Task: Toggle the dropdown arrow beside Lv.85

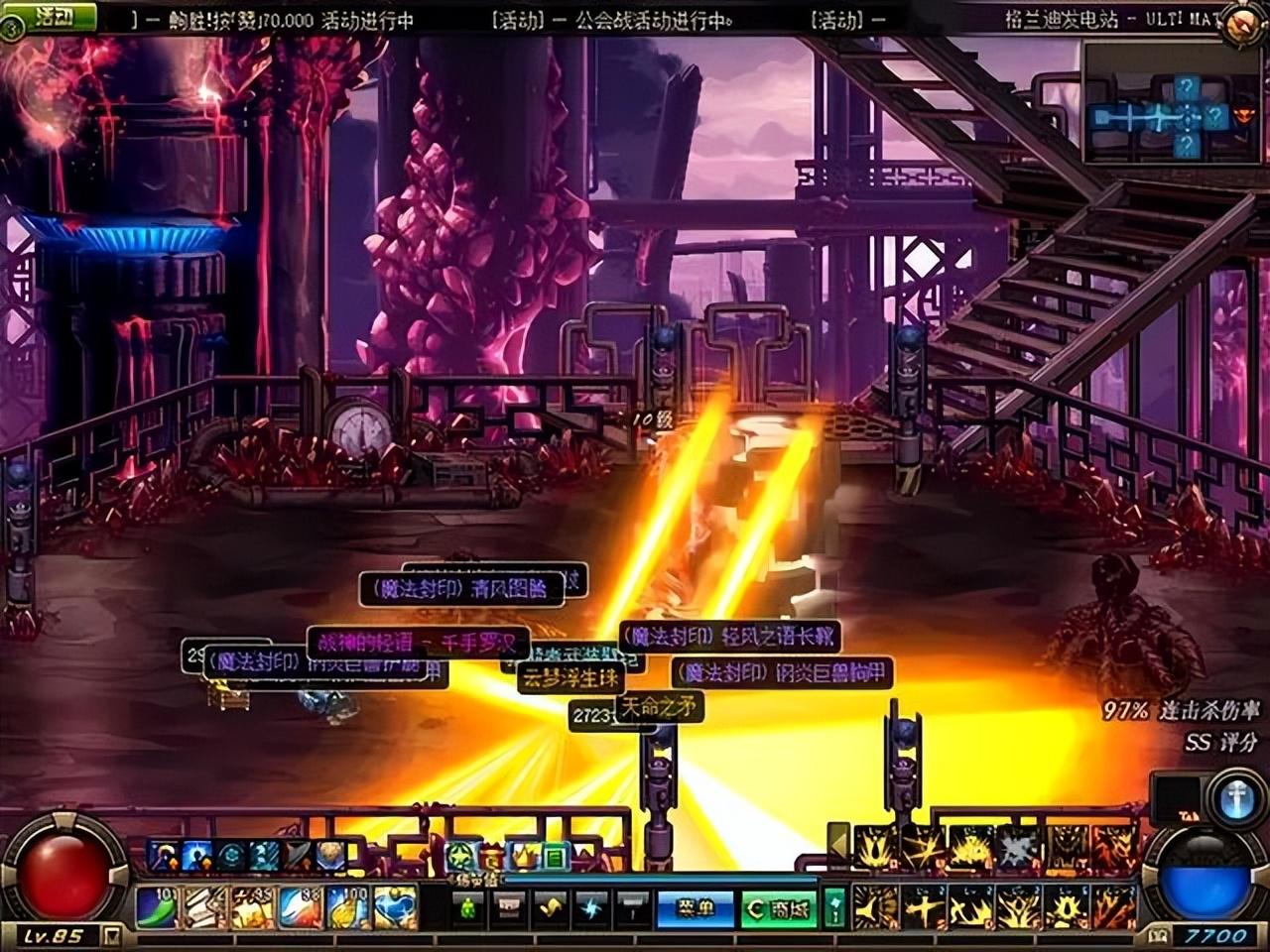Action: click(x=112, y=935)
